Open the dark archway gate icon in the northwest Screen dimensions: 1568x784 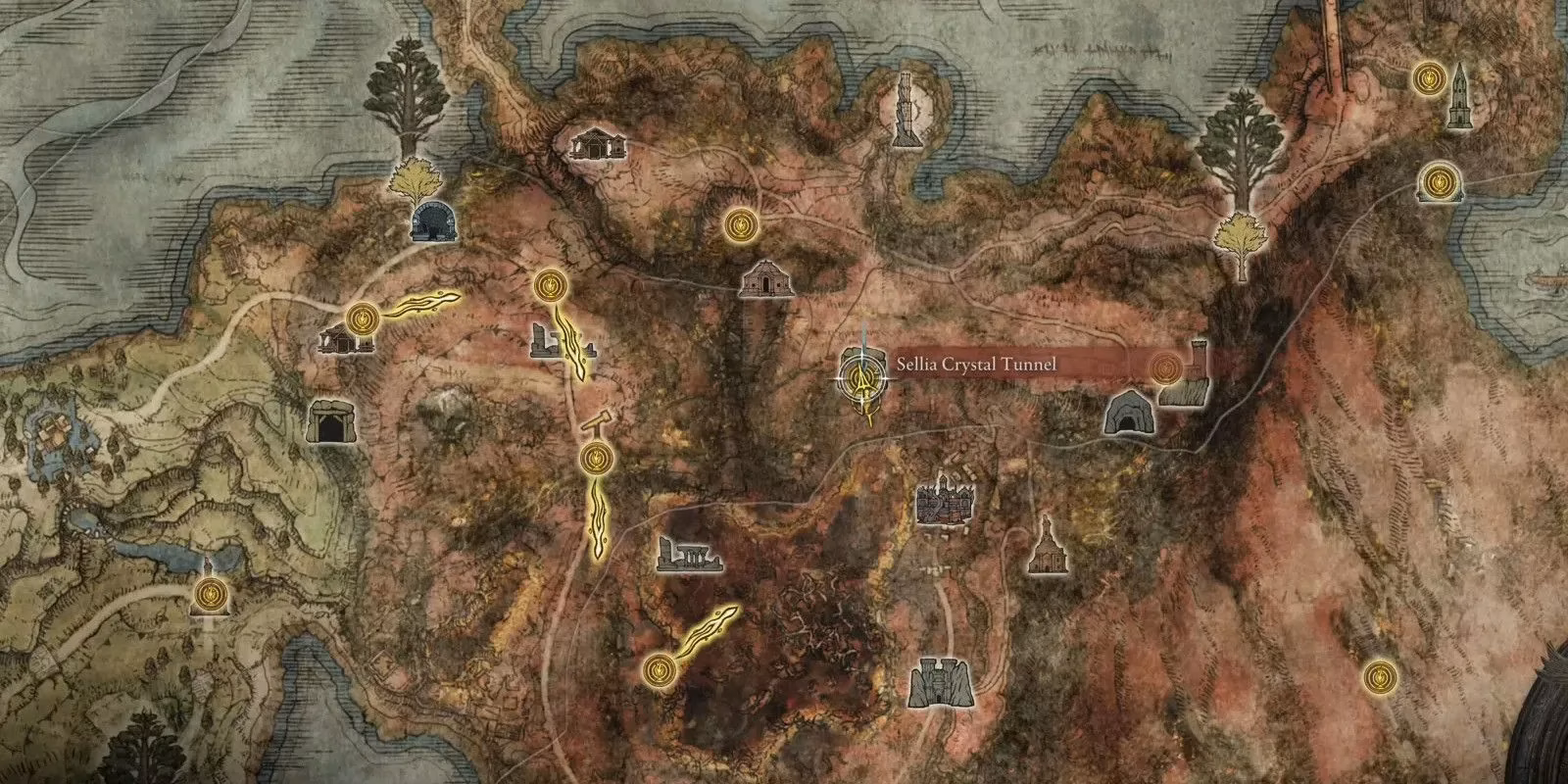[431, 223]
